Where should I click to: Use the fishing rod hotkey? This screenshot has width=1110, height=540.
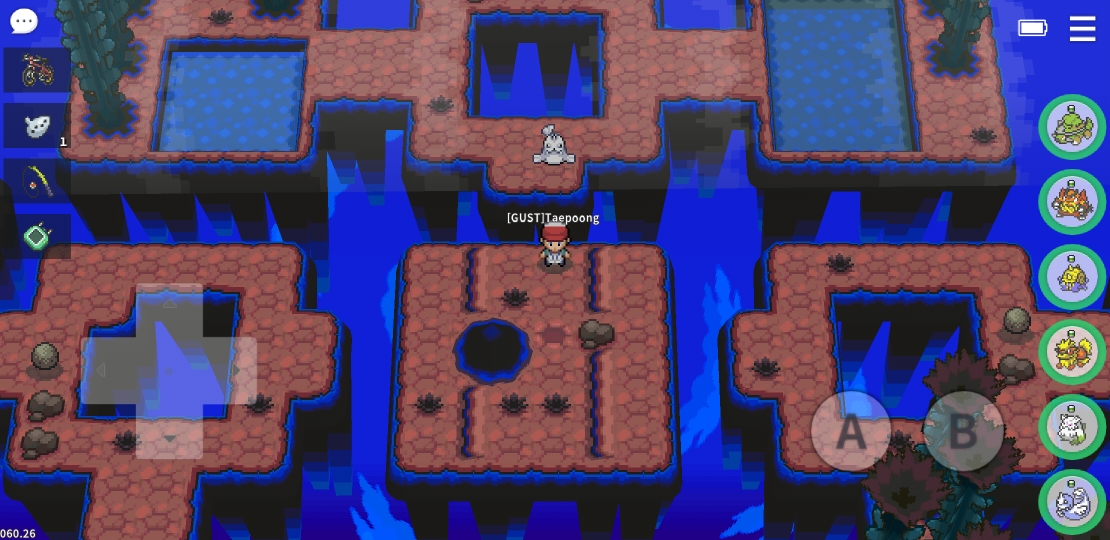coord(37,181)
